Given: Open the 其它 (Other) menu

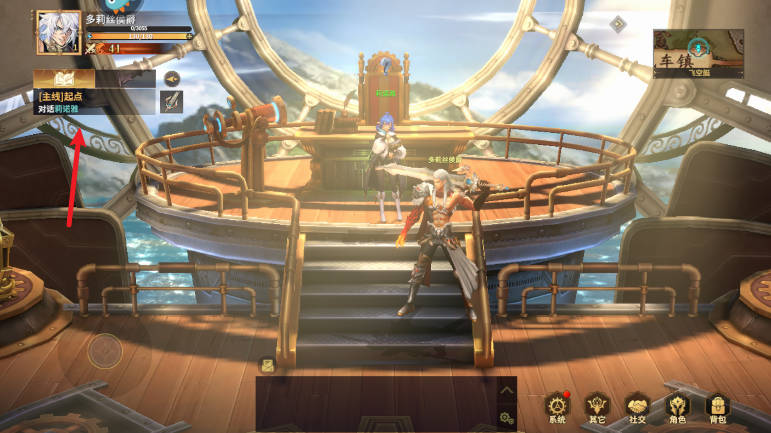Looking at the screenshot, I should pyautogui.click(x=598, y=406).
